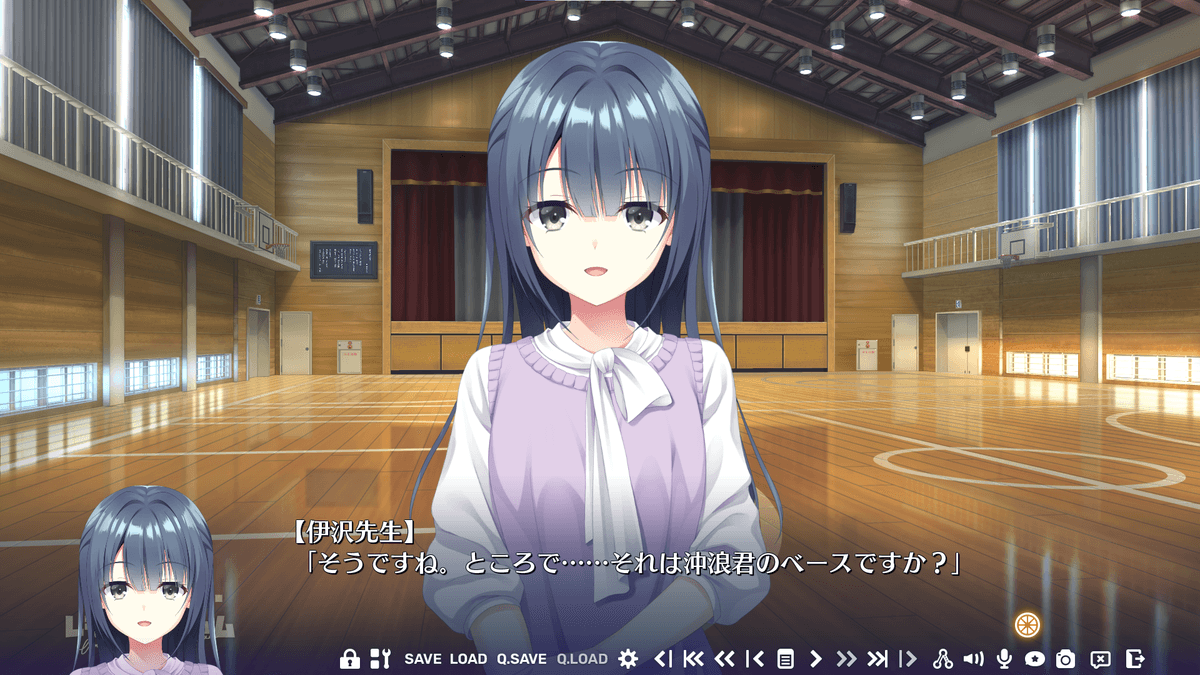
Task: Open the tools wrench menu icon
Action: click(x=380, y=659)
